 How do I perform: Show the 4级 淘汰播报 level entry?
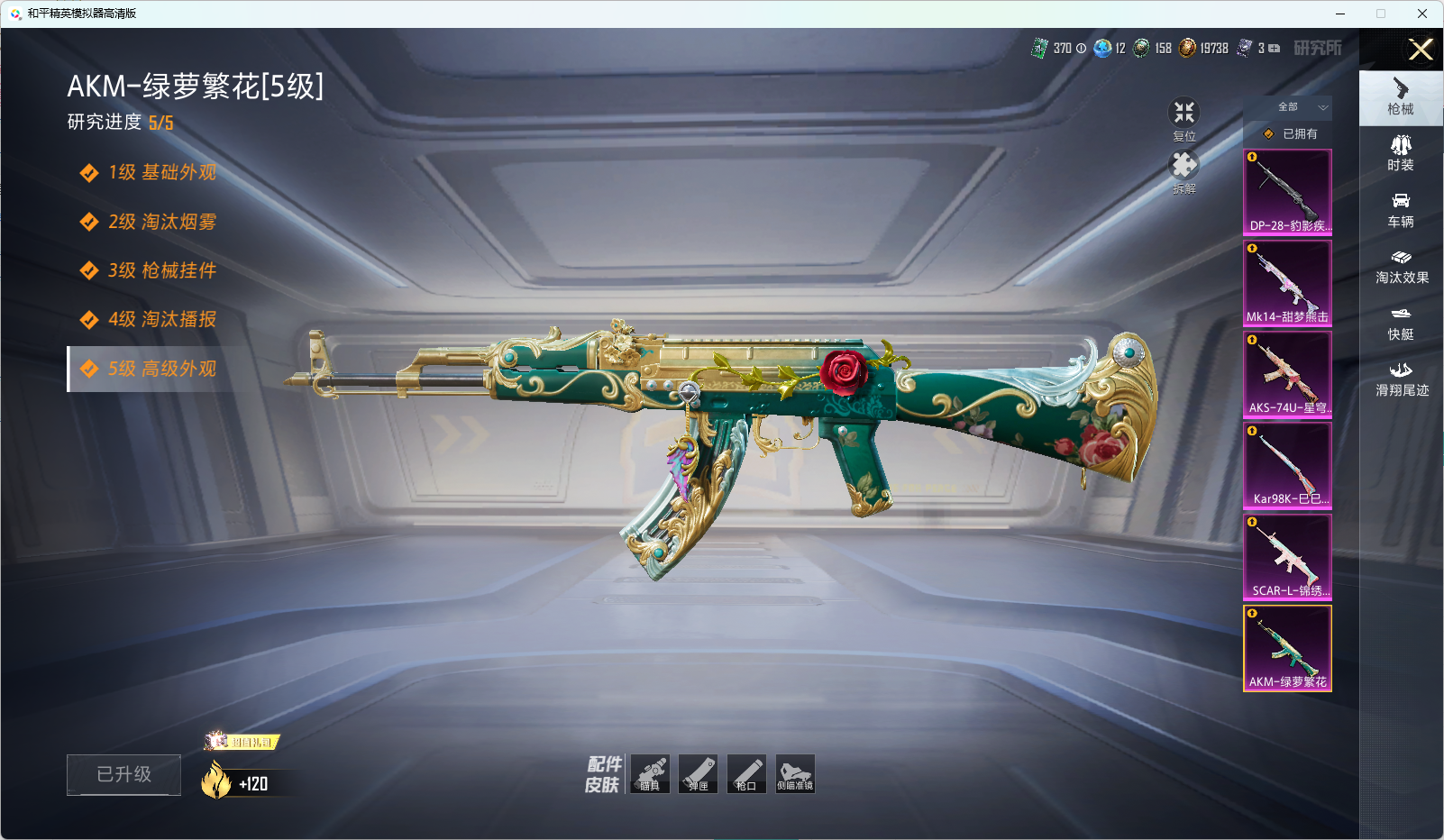[x=161, y=319]
